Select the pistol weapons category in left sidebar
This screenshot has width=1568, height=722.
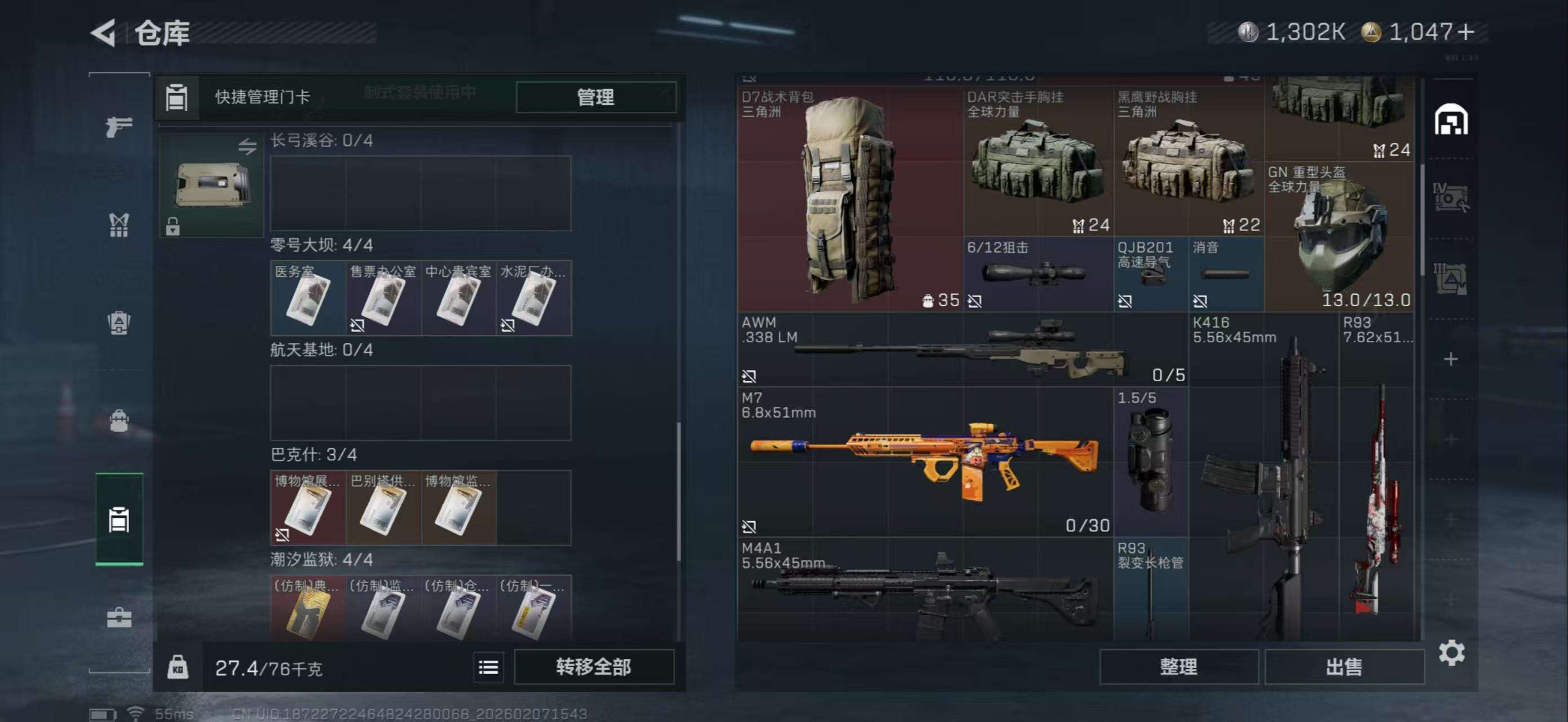(120, 126)
